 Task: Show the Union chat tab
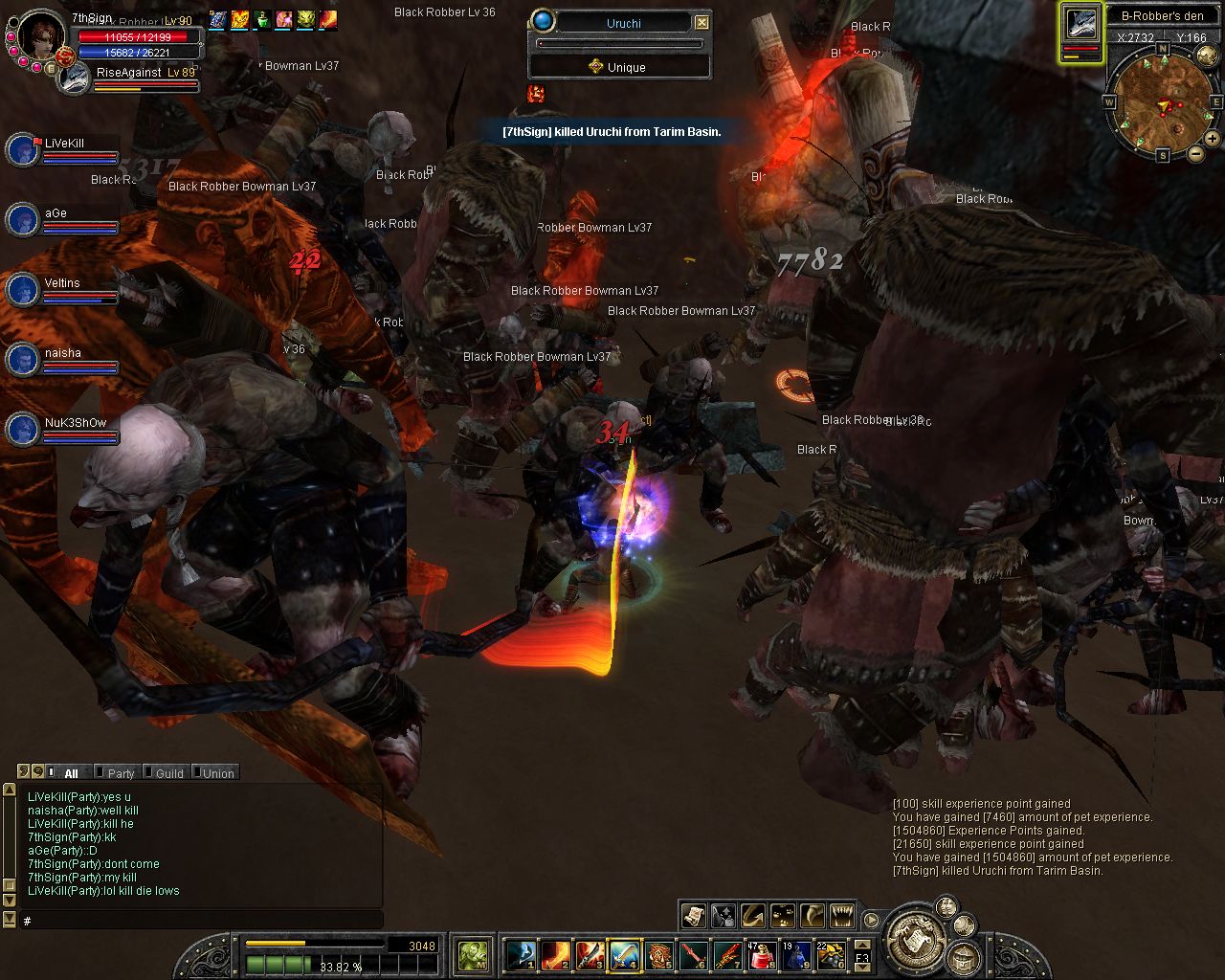point(217,773)
